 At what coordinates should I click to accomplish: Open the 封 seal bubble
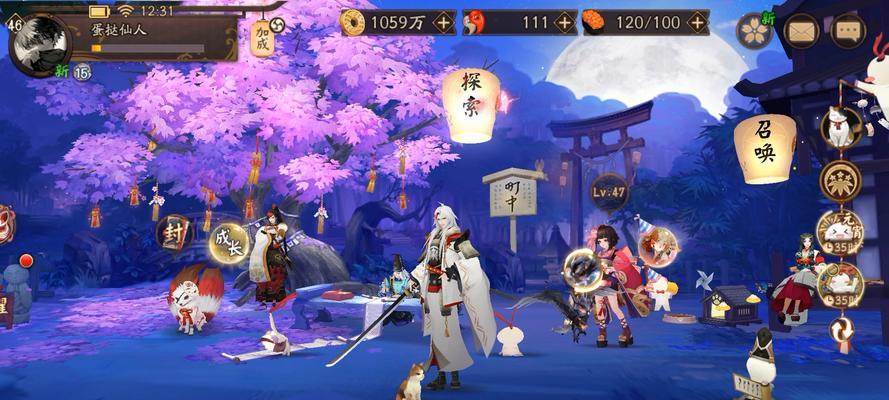(x=174, y=233)
